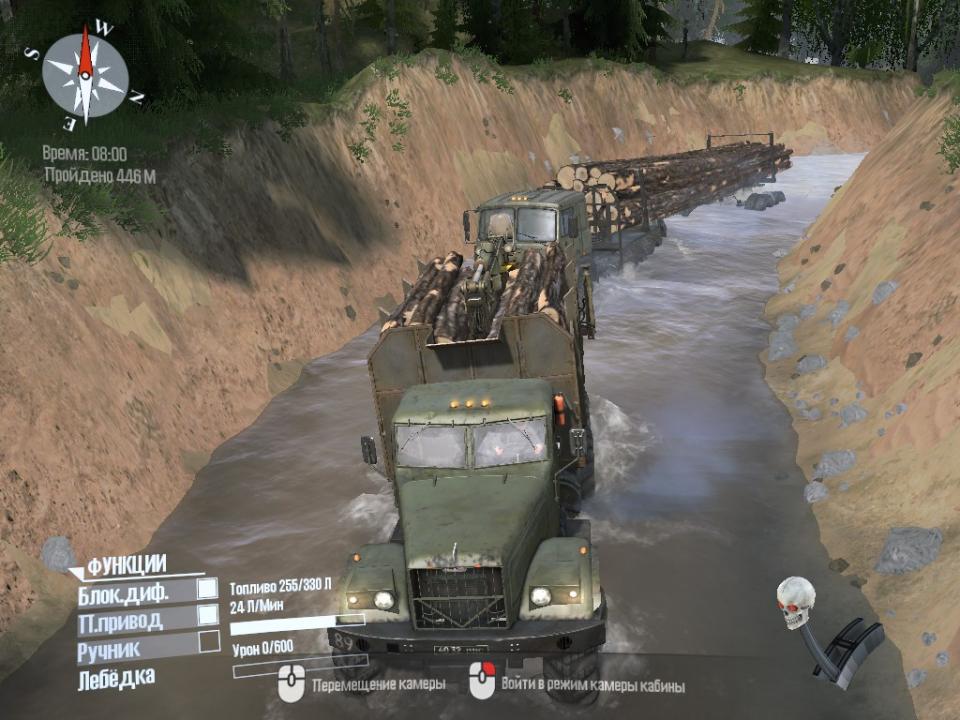Screen dimensions: 960x720
Task: Activate the Лебёдка winch function
Action: coord(117,679)
